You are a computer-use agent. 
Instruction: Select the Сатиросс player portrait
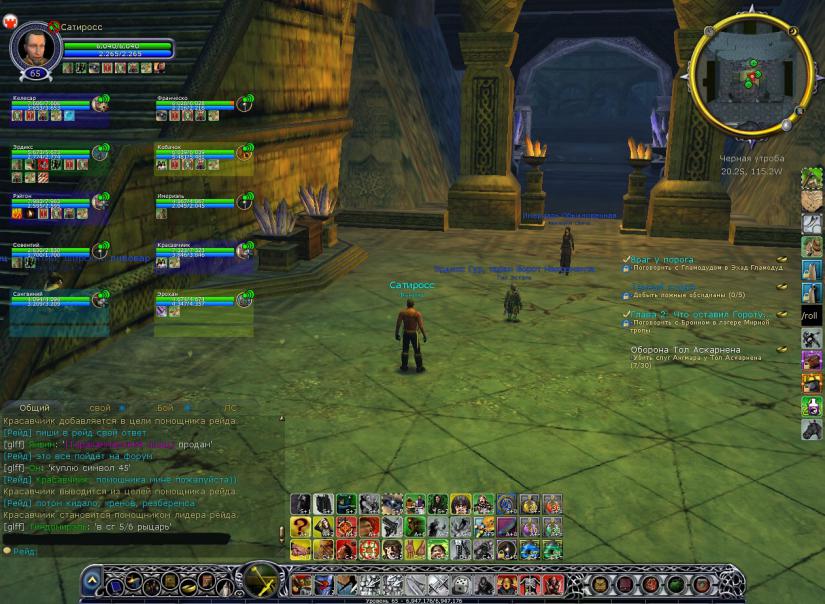click(35, 45)
